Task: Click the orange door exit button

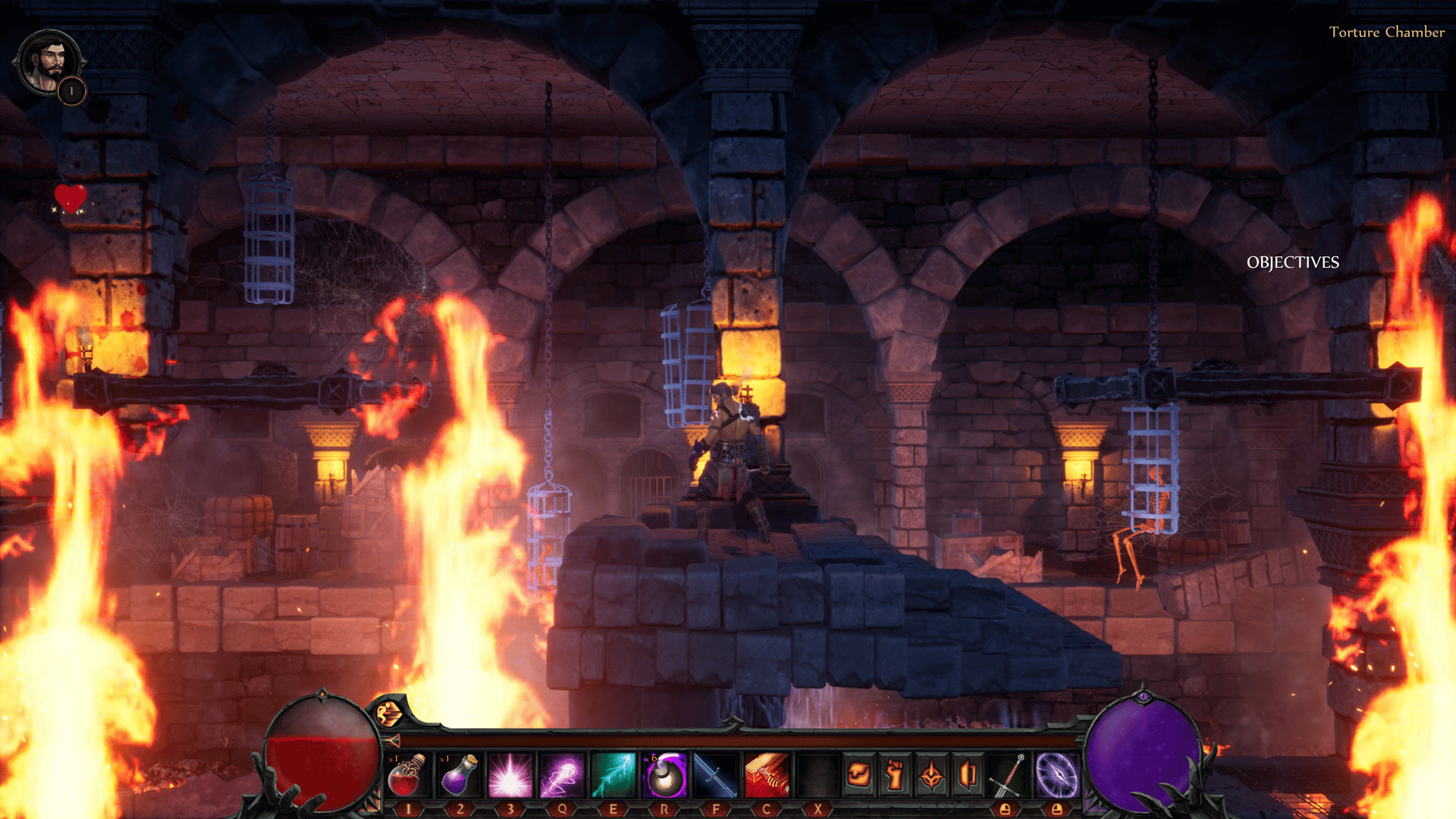Action: point(968,775)
